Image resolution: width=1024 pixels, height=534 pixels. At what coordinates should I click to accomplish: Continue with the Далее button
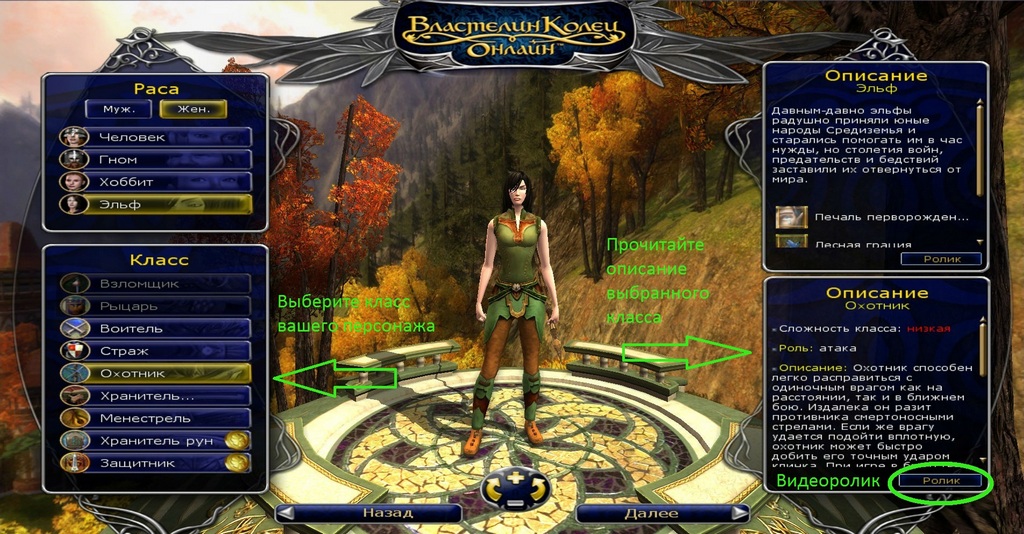(x=662, y=513)
